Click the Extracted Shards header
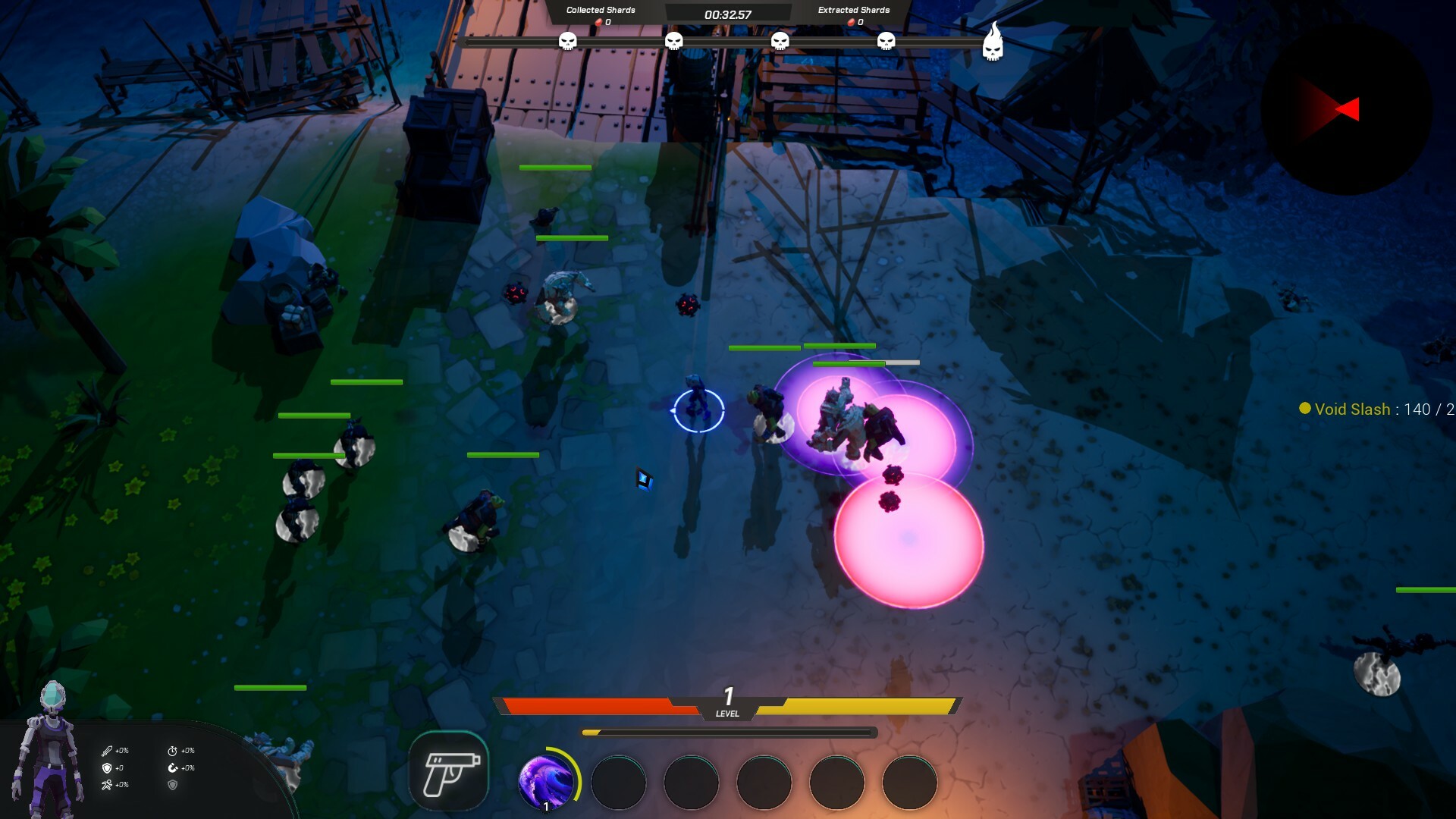 click(852, 10)
